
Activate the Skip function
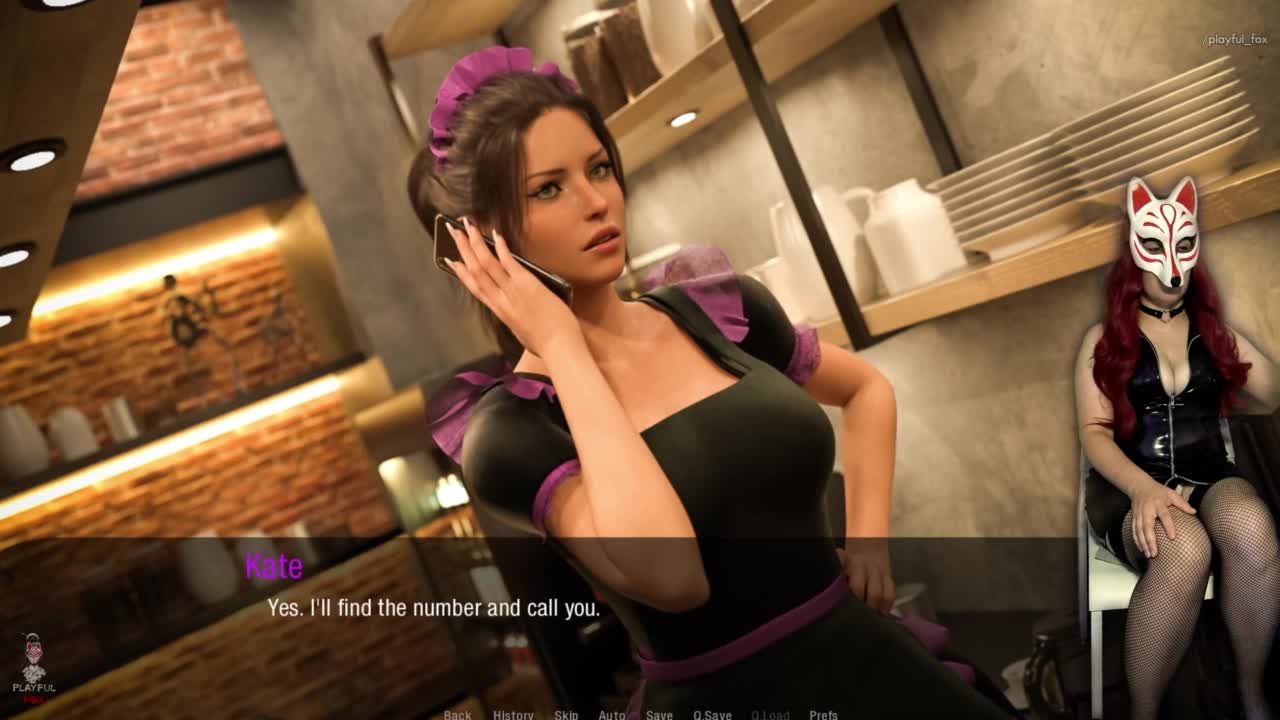tap(566, 714)
